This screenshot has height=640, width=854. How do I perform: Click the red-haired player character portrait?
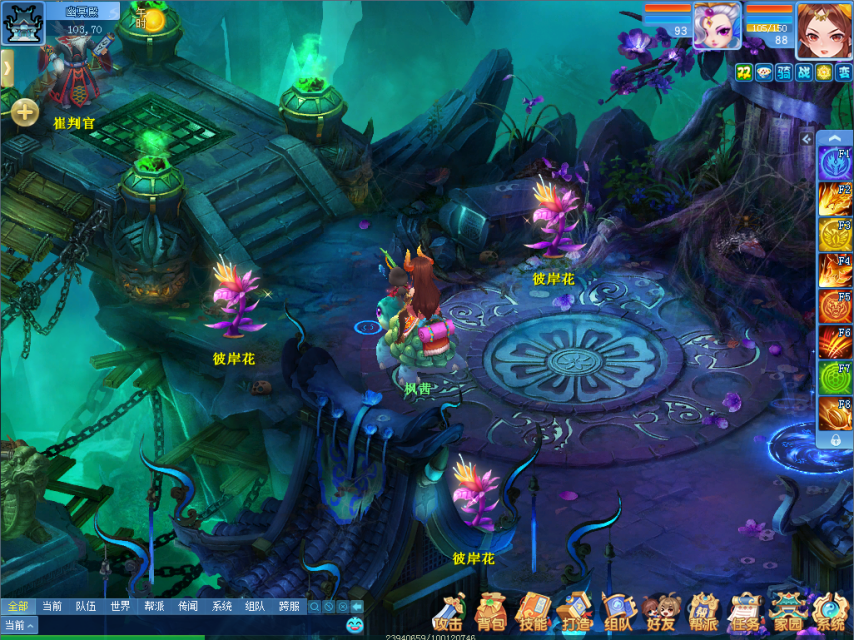click(824, 30)
